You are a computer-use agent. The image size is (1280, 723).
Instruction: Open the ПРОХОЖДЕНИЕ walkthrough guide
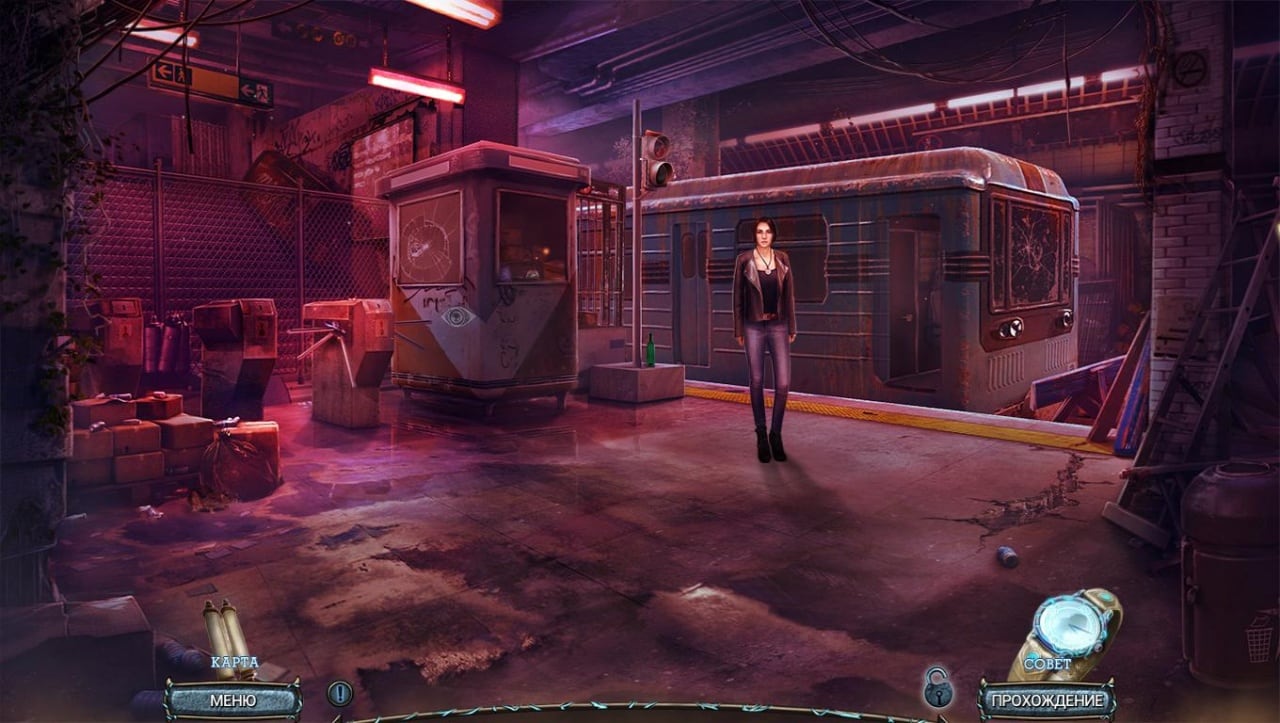pos(1047,700)
